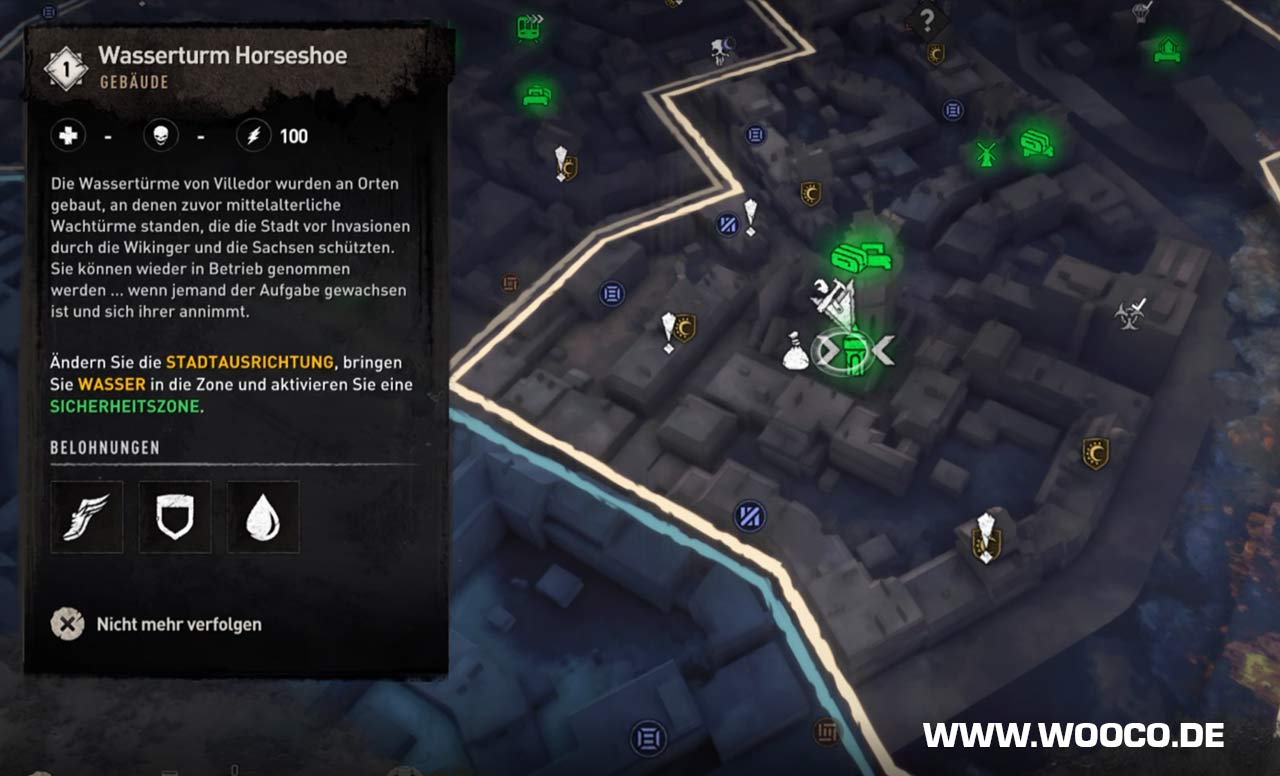The image size is (1280, 776).
Task: Pick the skull and moon map marker
Action: (x=723, y=50)
